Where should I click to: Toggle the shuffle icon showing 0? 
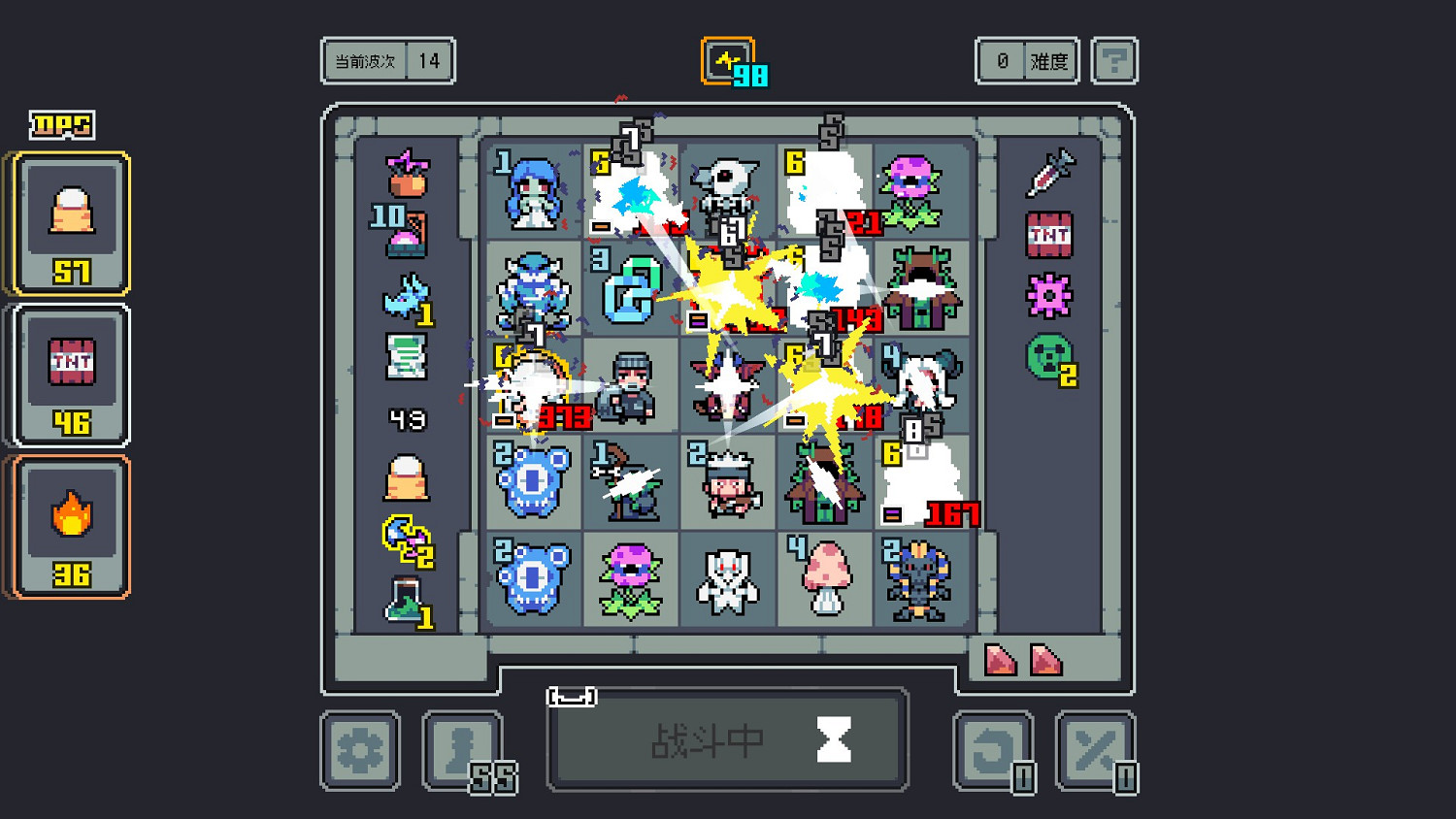[1096, 750]
